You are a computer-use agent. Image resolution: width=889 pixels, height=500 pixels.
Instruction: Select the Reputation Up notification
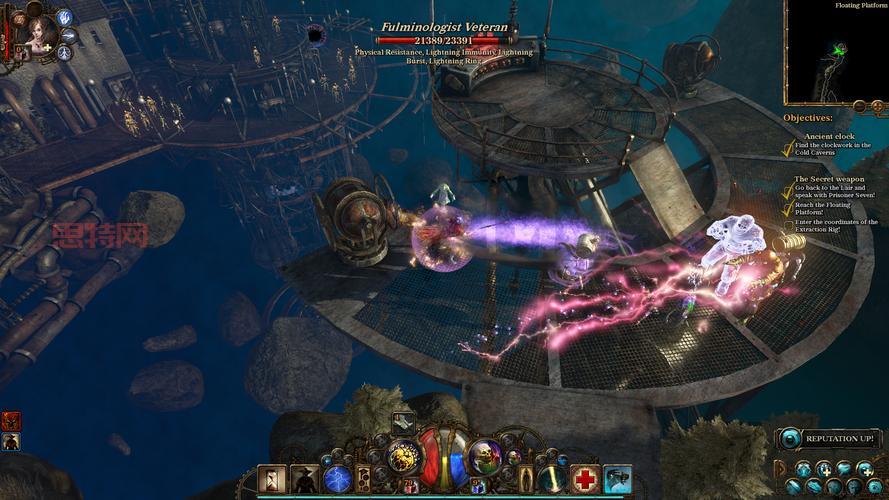tap(830, 438)
